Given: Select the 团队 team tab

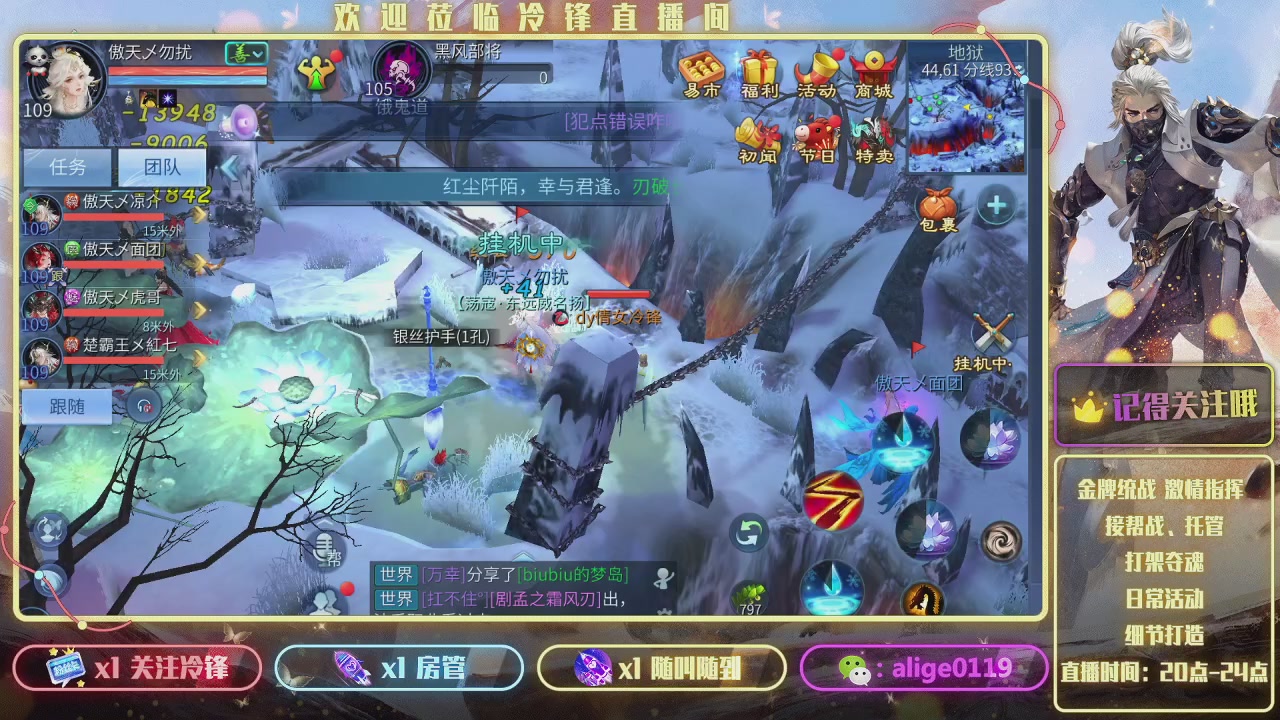Looking at the screenshot, I should tap(162, 168).
